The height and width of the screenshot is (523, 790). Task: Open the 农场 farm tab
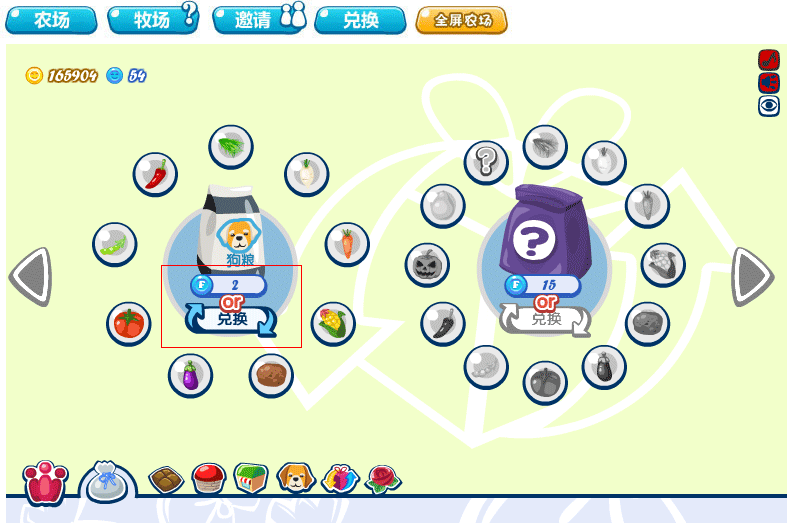[x=51, y=20]
